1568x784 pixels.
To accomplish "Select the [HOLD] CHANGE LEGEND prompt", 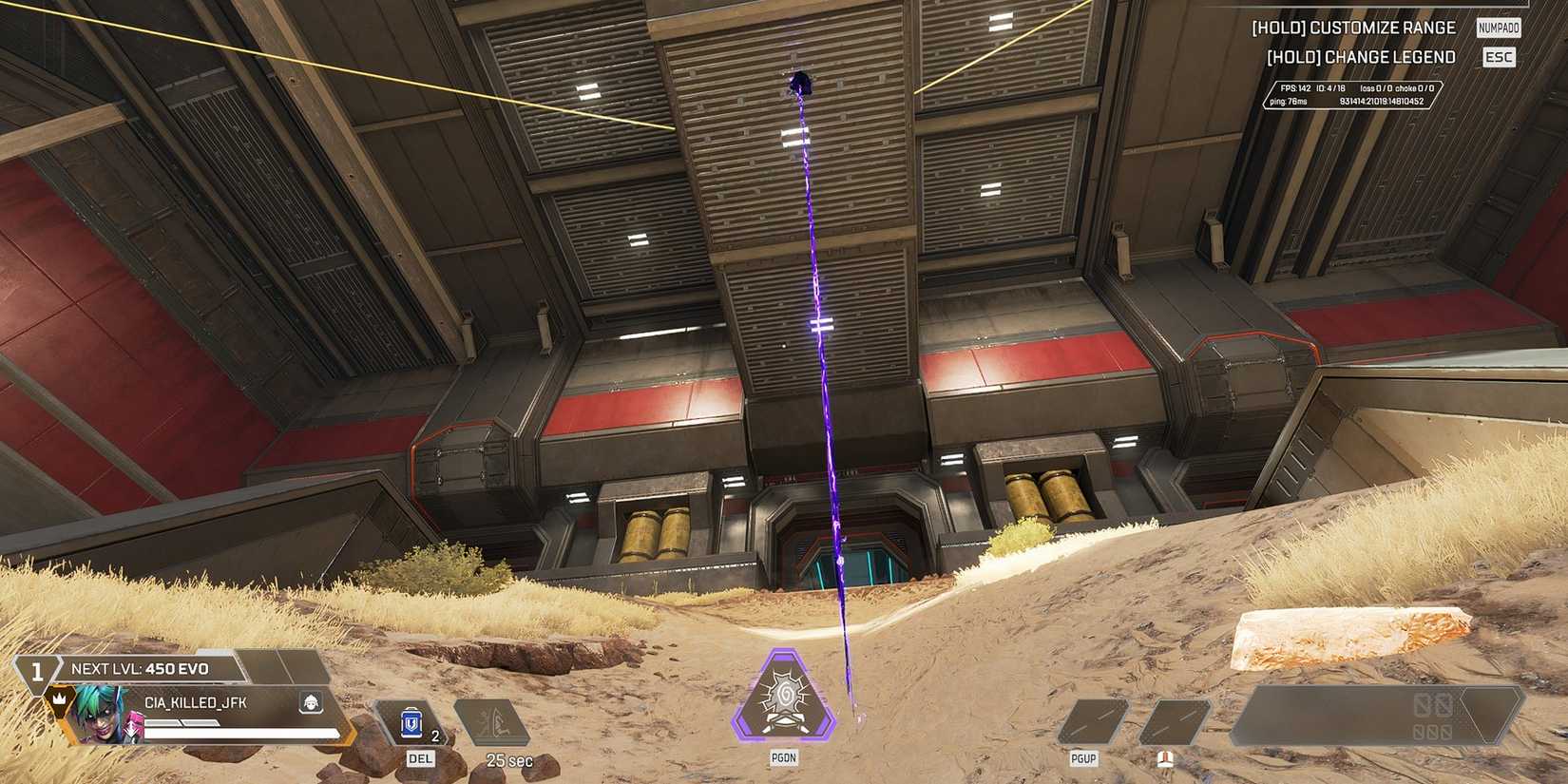I will pos(1363,57).
